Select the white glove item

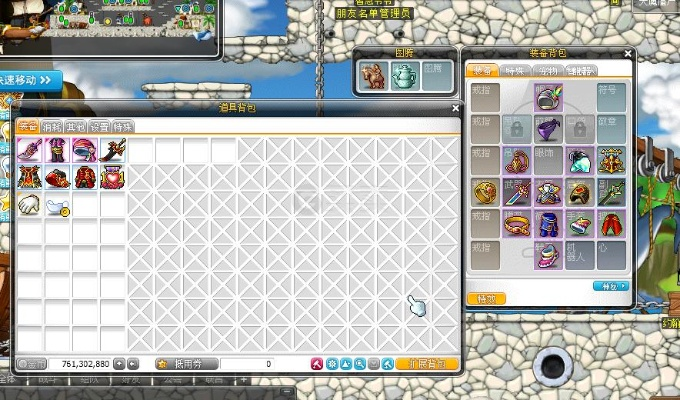point(30,205)
